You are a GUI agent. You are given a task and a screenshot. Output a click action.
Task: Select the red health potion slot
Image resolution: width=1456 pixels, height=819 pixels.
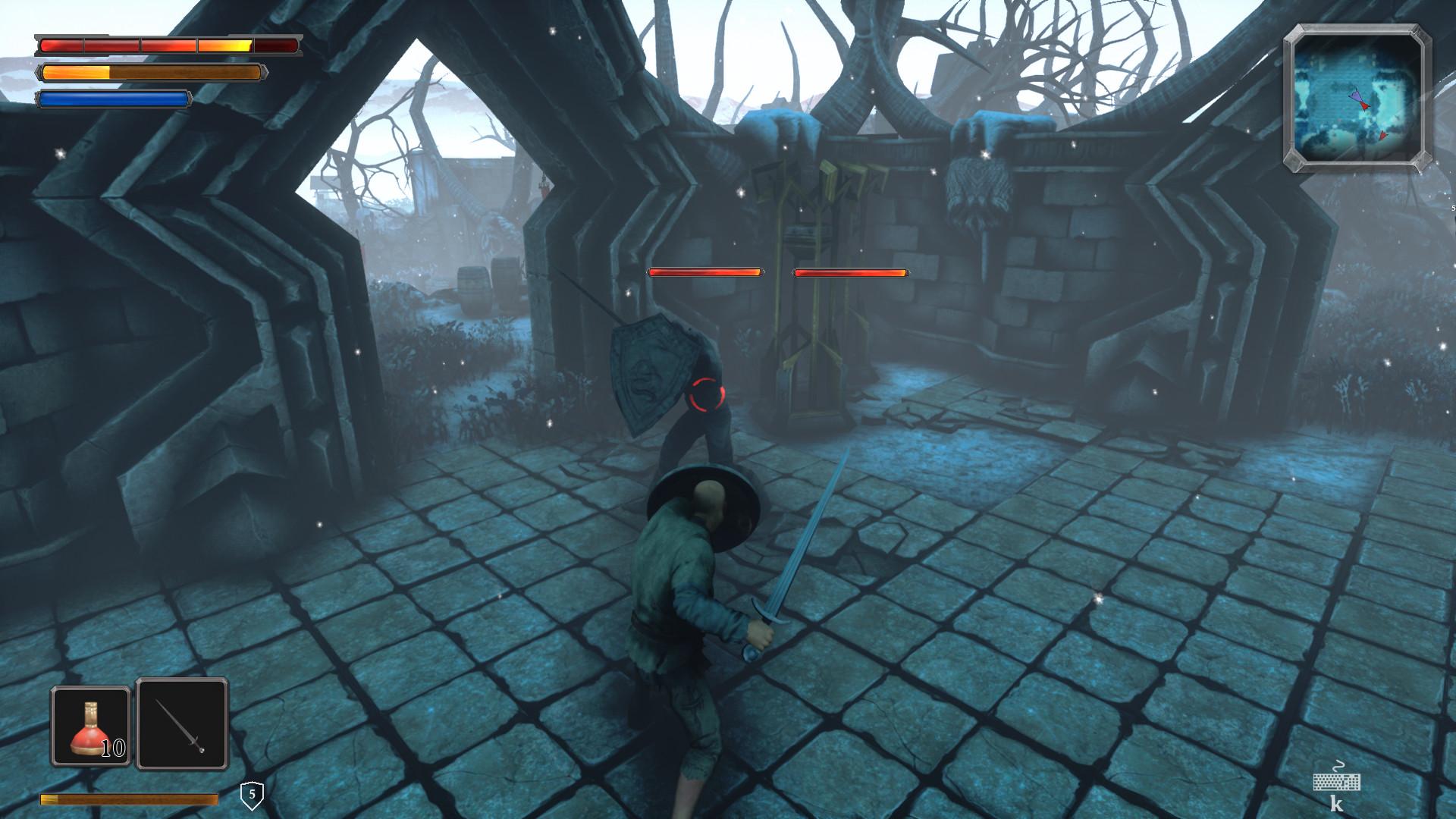(90, 726)
